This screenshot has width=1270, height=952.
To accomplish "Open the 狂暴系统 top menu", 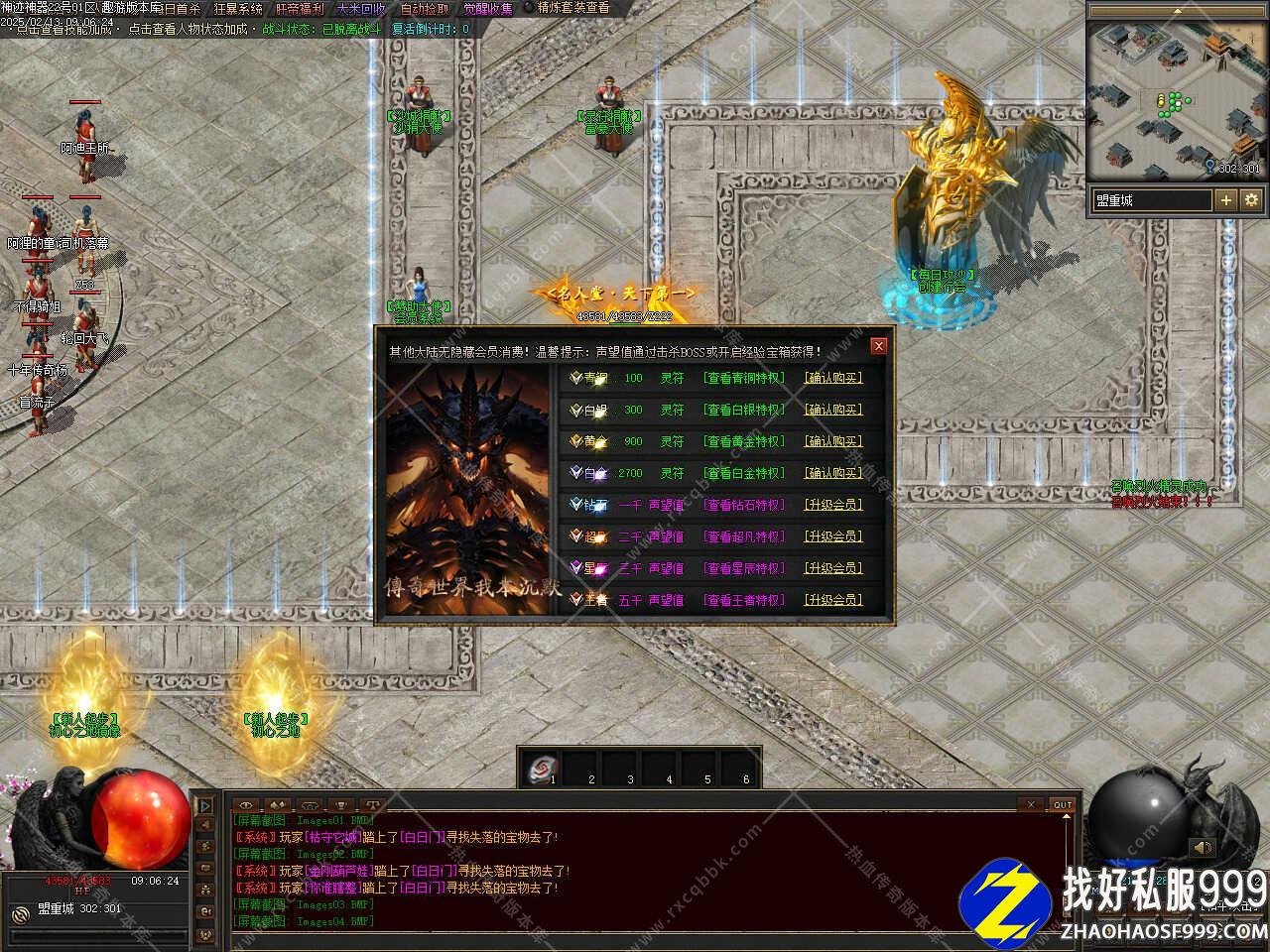I will pos(238,9).
